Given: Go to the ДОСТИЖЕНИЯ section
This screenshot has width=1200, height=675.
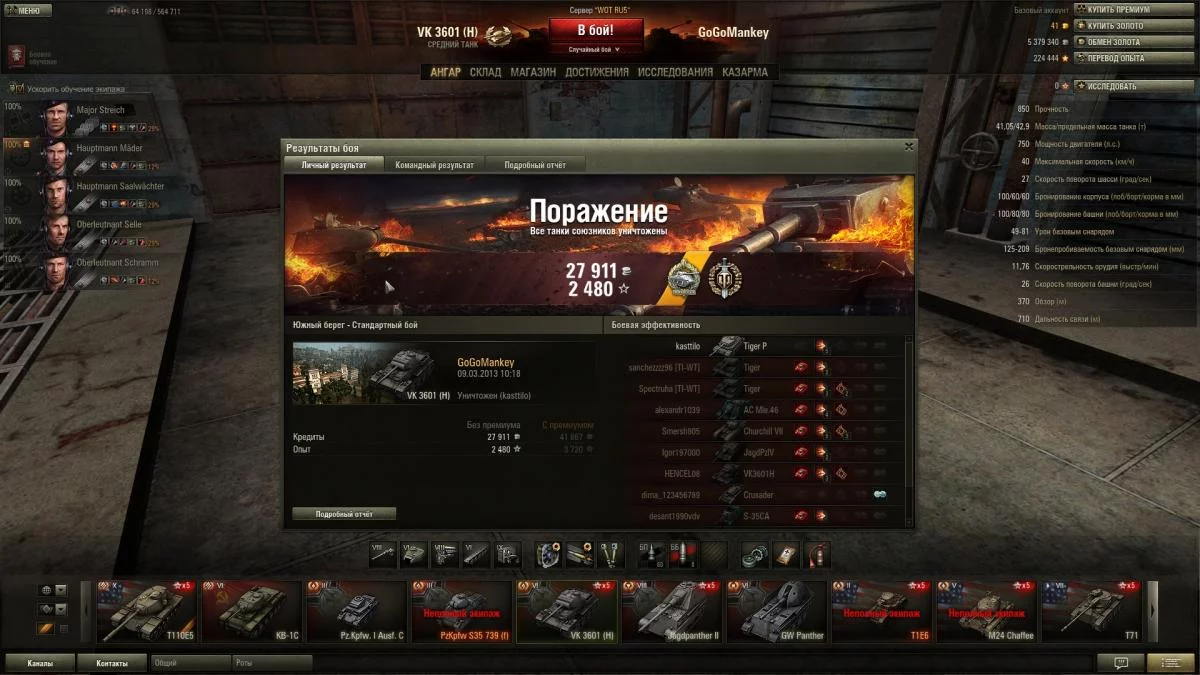Looking at the screenshot, I should click(596, 72).
